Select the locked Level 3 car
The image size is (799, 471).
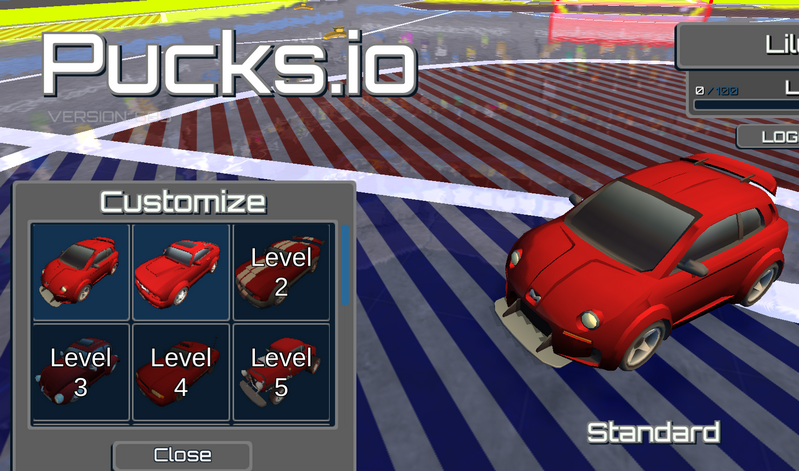(81, 371)
